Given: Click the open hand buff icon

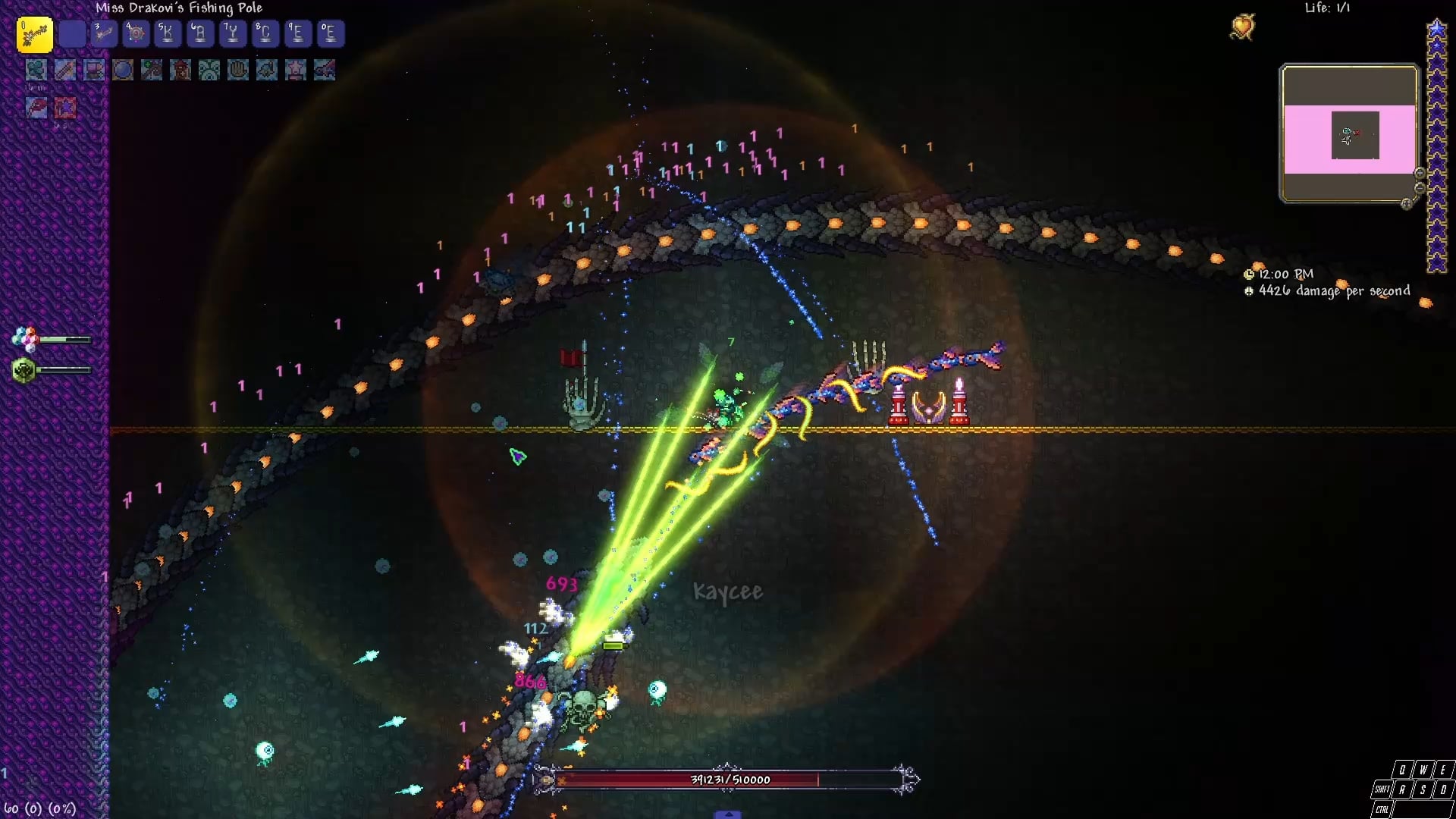Looking at the screenshot, I should pos(238,71).
